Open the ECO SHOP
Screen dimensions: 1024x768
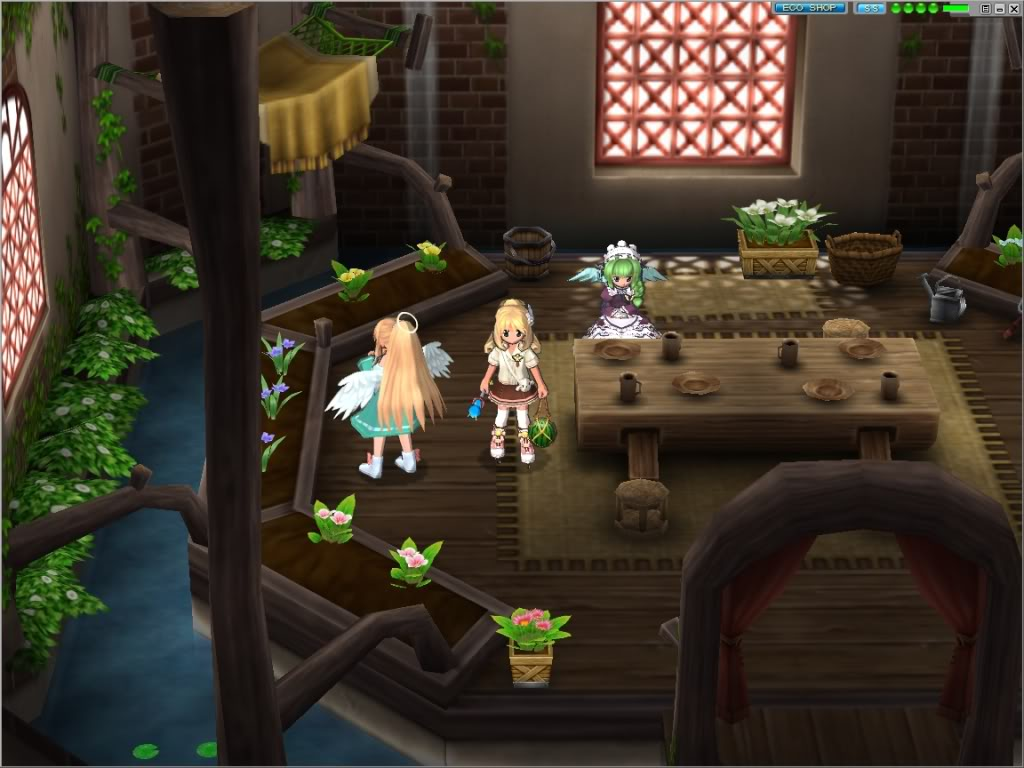[x=809, y=8]
